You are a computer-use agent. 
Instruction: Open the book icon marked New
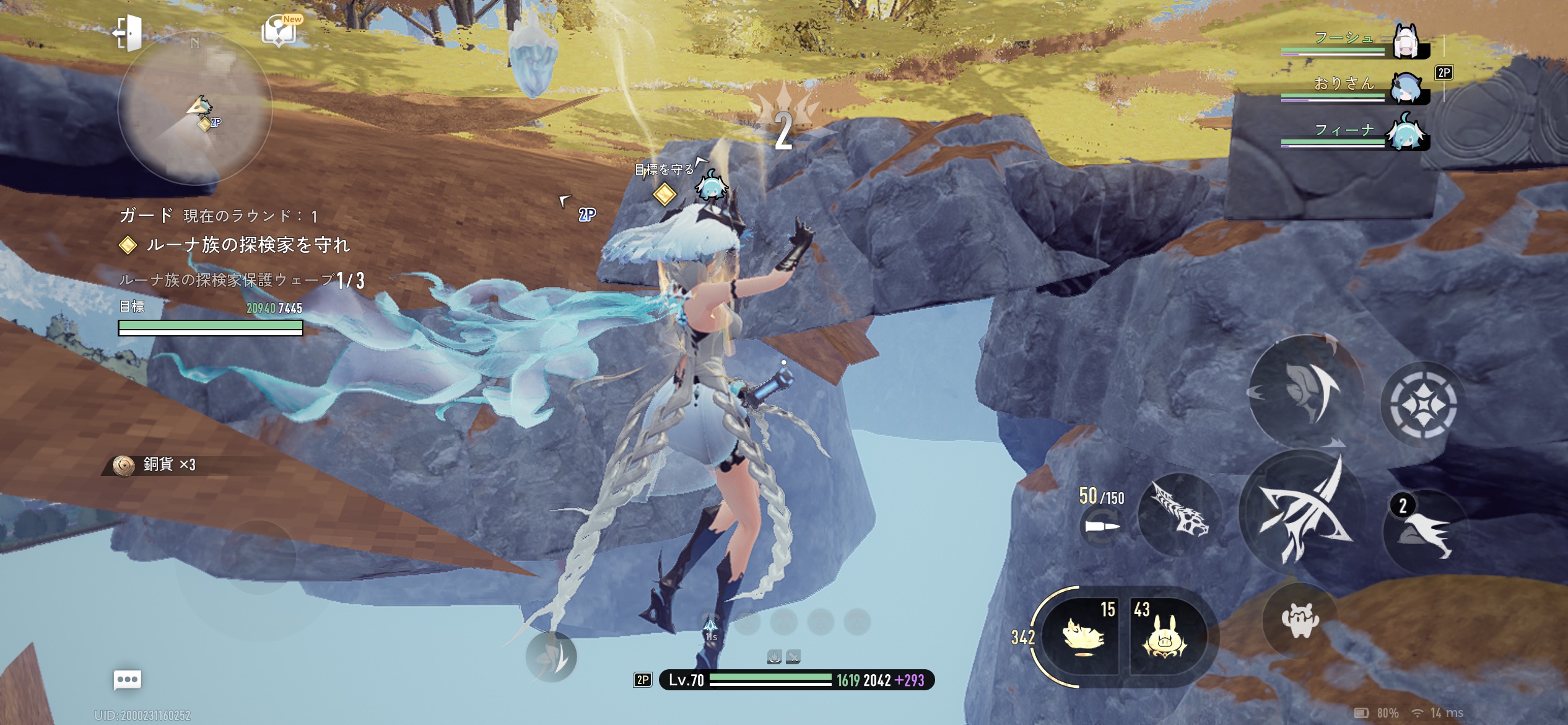280,31
